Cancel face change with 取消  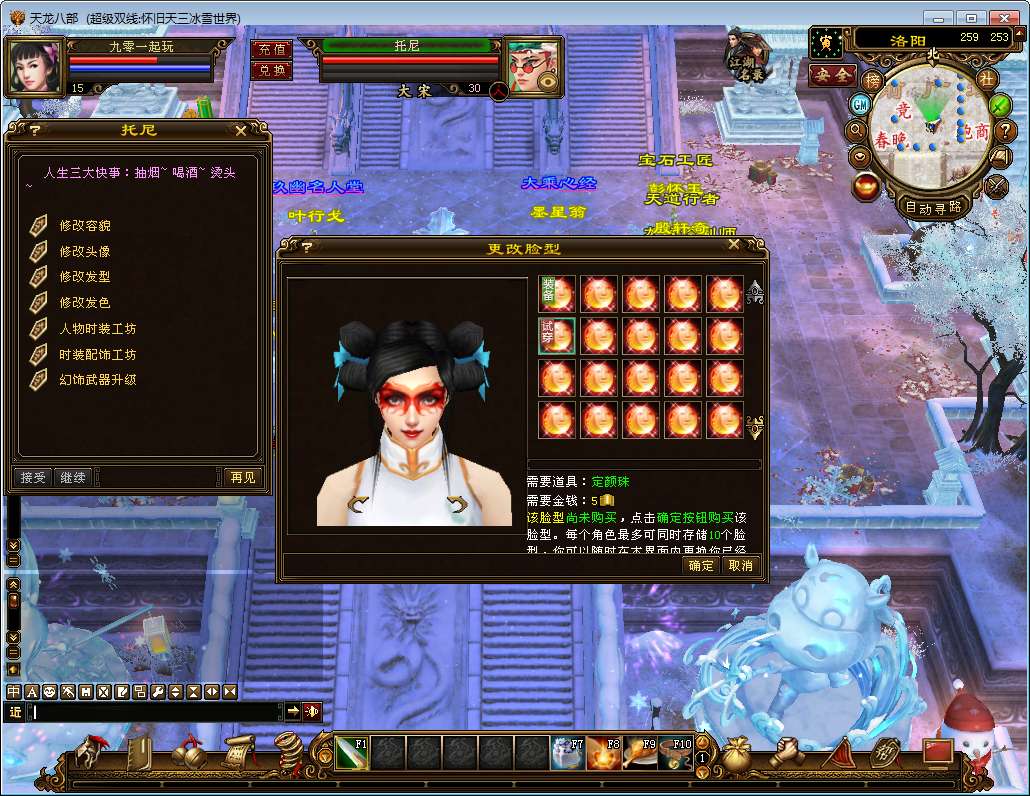(x=740, y=566)
